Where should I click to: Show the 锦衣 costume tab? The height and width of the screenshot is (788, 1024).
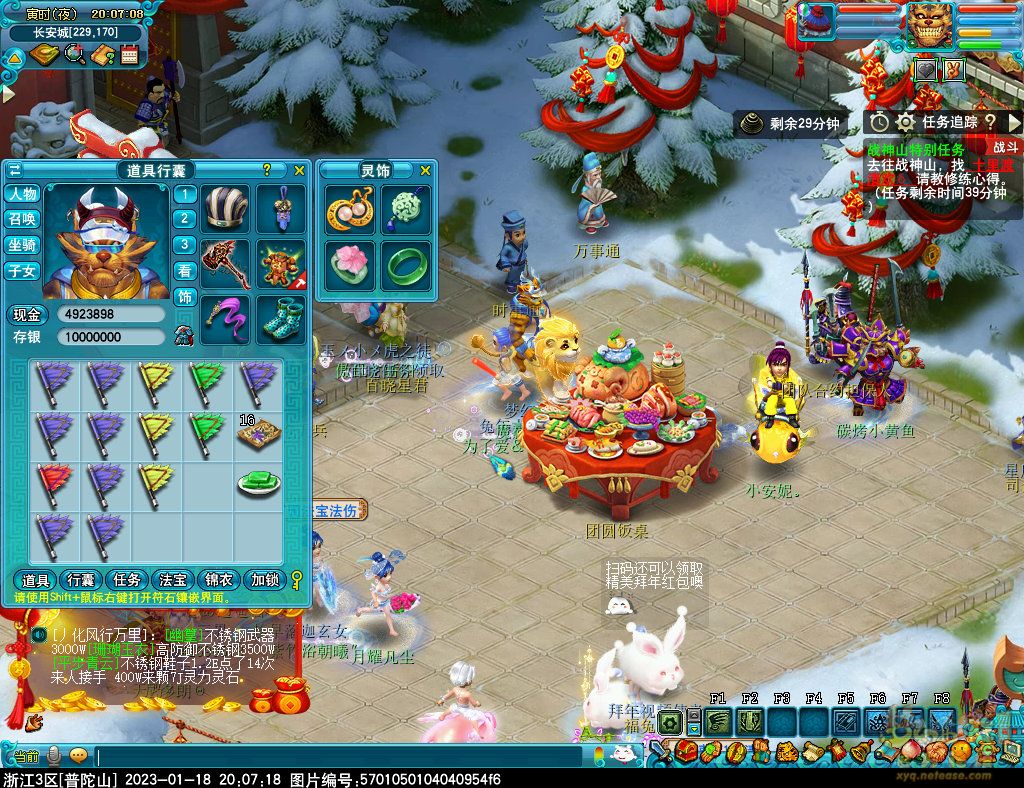click(219, 580)
